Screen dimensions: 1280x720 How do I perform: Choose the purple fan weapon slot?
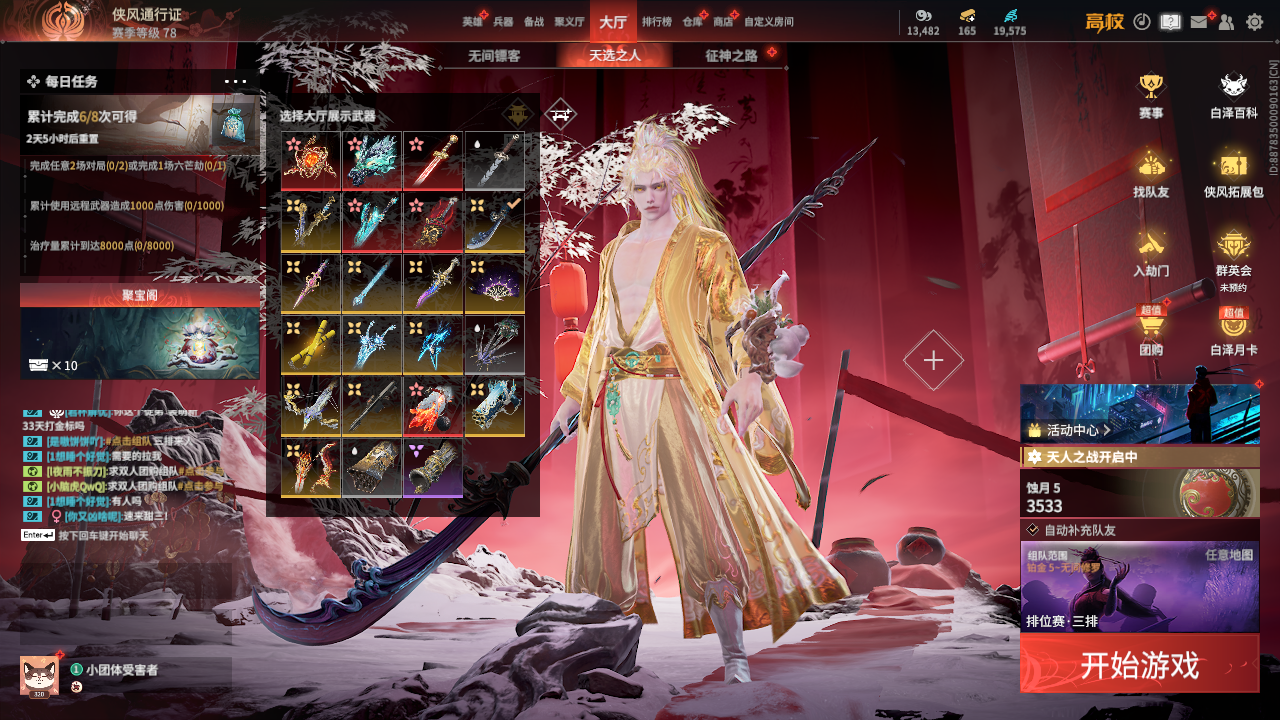(494, 283)
